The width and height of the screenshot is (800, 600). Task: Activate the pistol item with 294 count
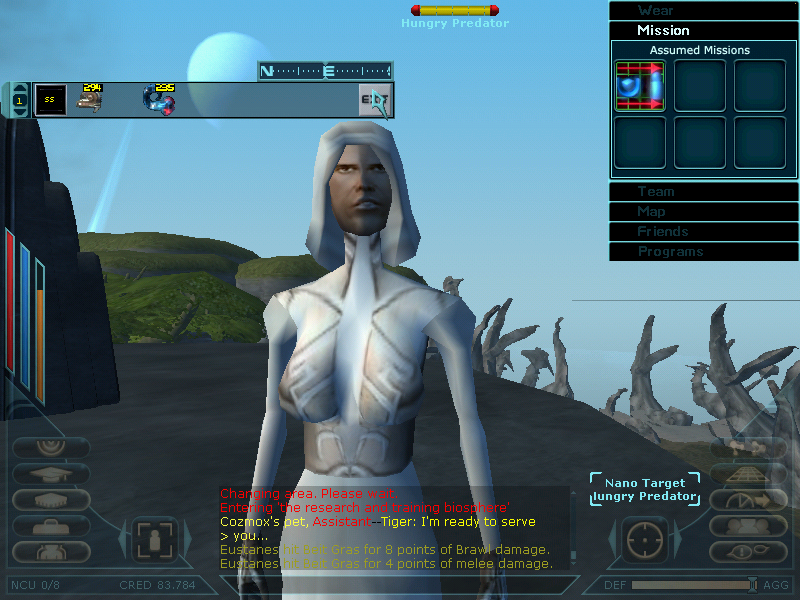pyautogui.click(x=91, y=99)
